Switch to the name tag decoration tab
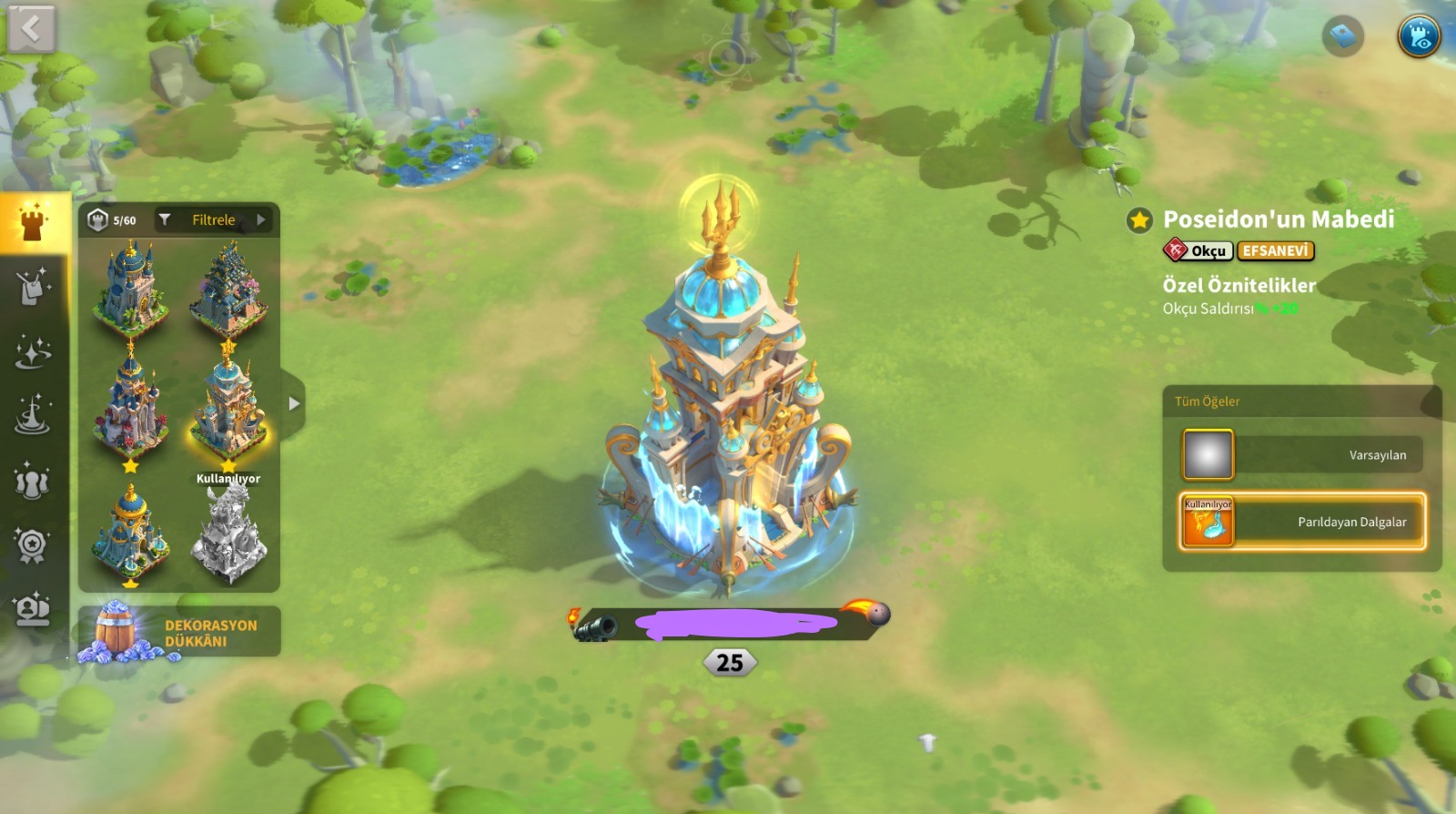The width and height of the screenshot is (1456, 814). (x=34, y=286)
